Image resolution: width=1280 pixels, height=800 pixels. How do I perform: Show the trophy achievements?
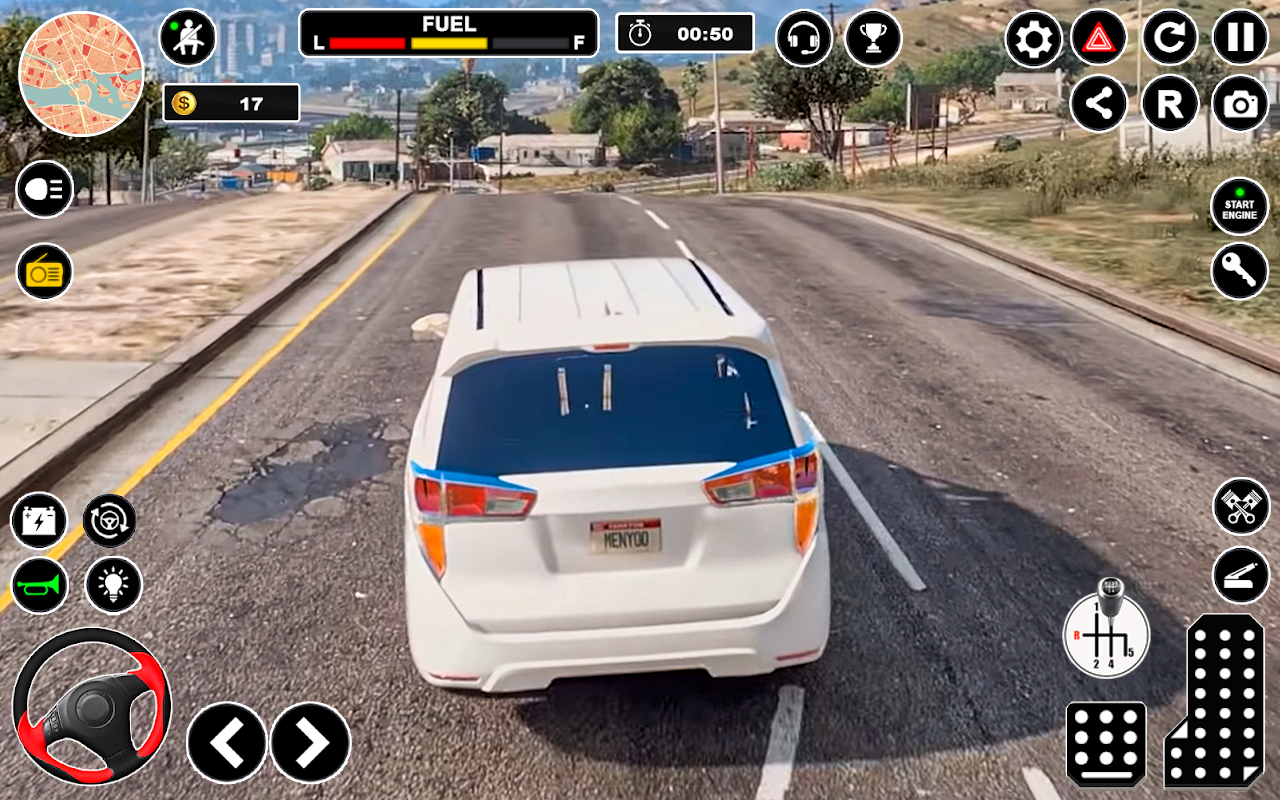click(x=873, y=38)
